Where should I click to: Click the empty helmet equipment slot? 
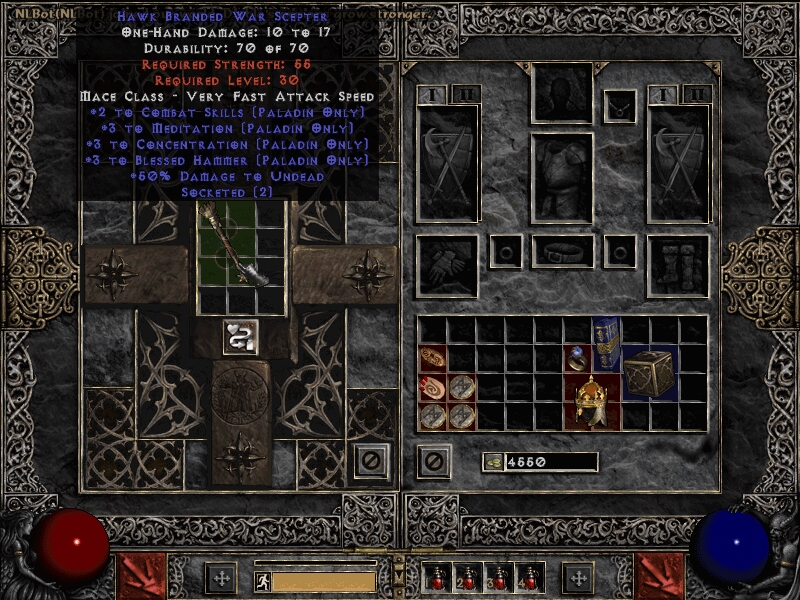[x=562, y=94]
